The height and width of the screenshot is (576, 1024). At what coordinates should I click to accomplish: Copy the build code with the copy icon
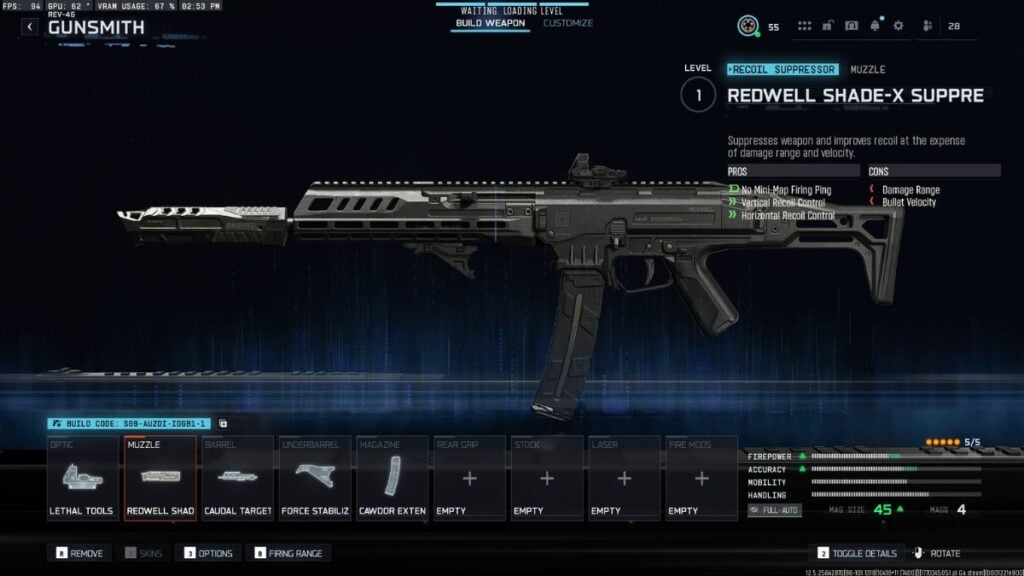pyautogui.click(x=223, y=424)
